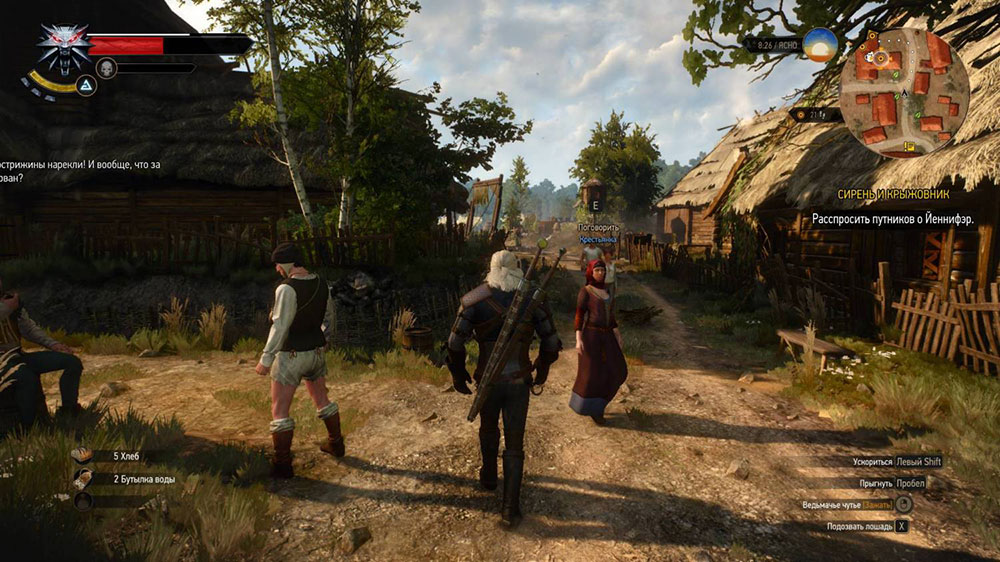Select the empty third consumable slot
The image size is (1000, 562).
tap(83, 501)
